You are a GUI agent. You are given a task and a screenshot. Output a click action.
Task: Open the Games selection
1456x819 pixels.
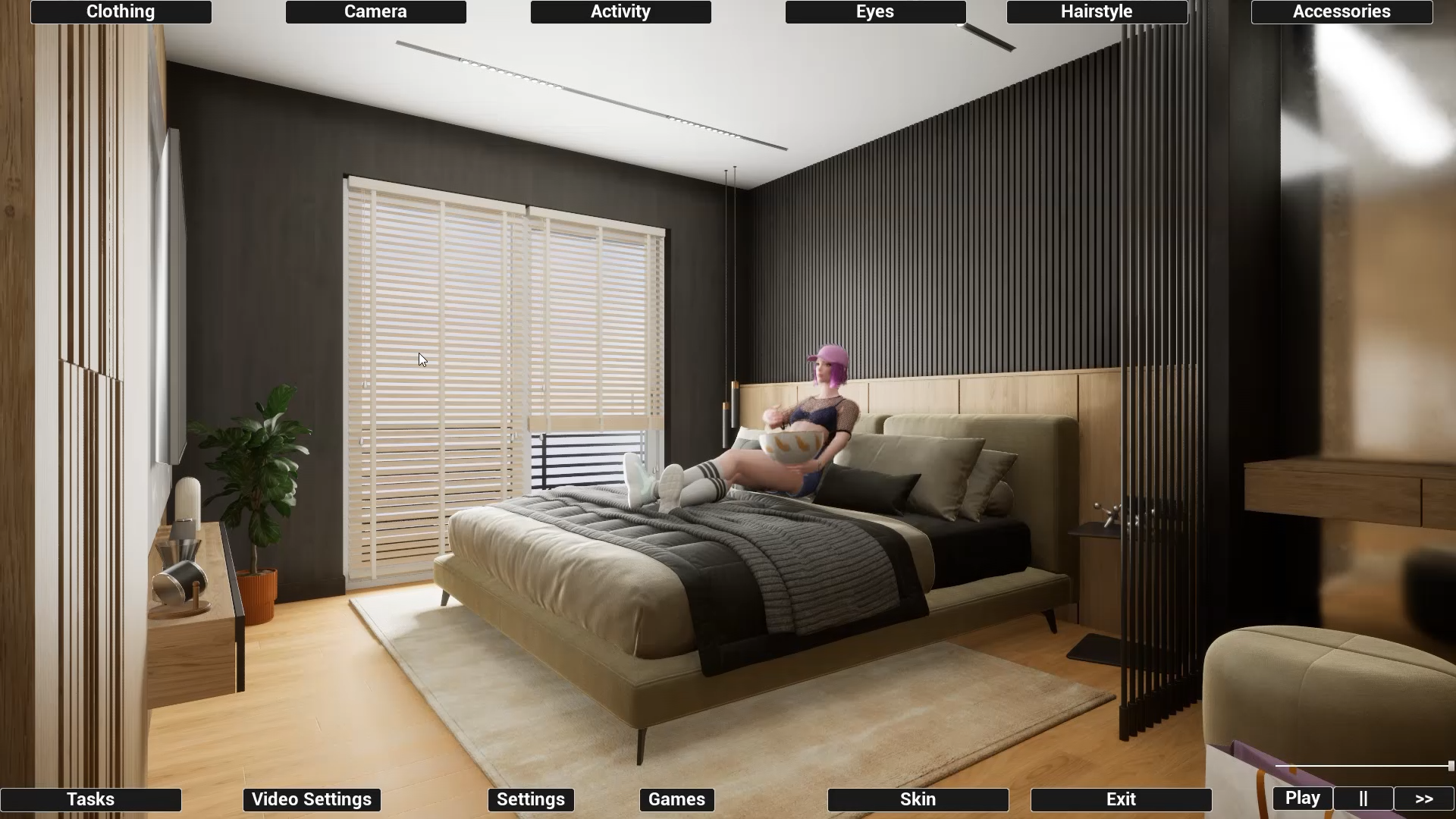(x=676, y=799)
